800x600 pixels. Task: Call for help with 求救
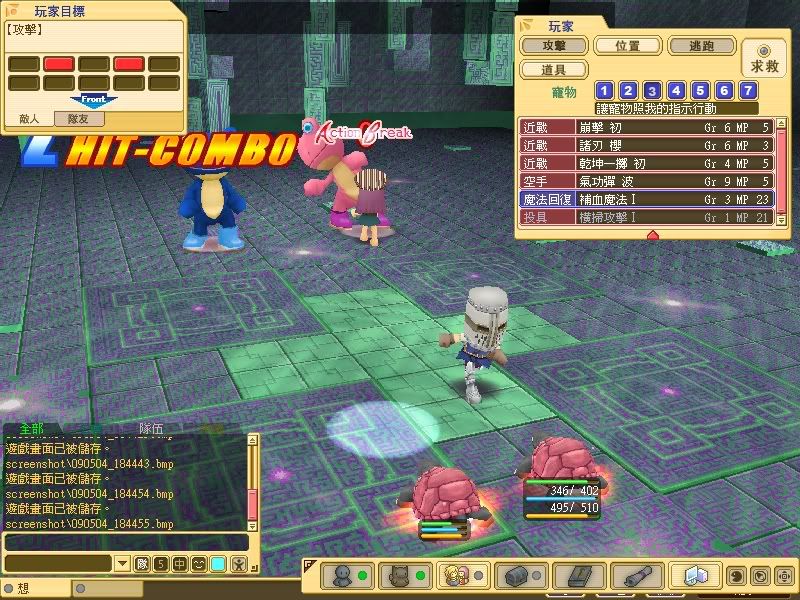[x=764, y=58]
